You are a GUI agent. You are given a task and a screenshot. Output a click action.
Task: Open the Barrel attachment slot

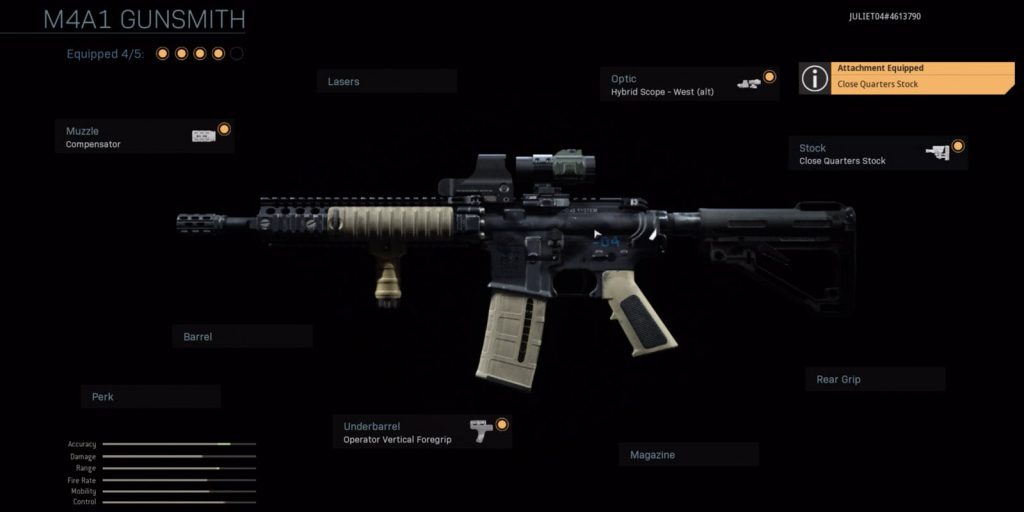click(x=242, y=337)
